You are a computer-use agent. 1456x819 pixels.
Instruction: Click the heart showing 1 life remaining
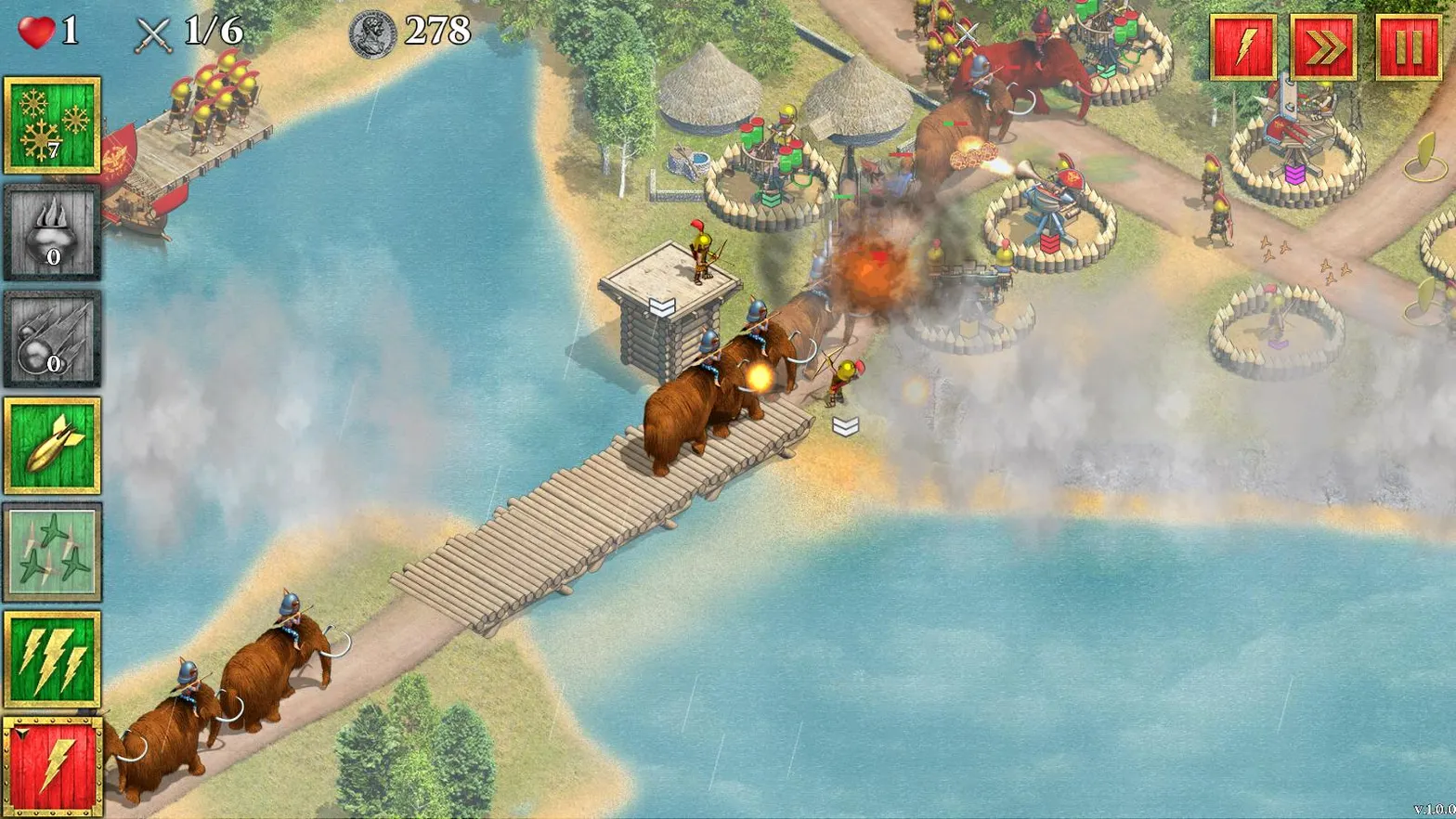point(37,28)
